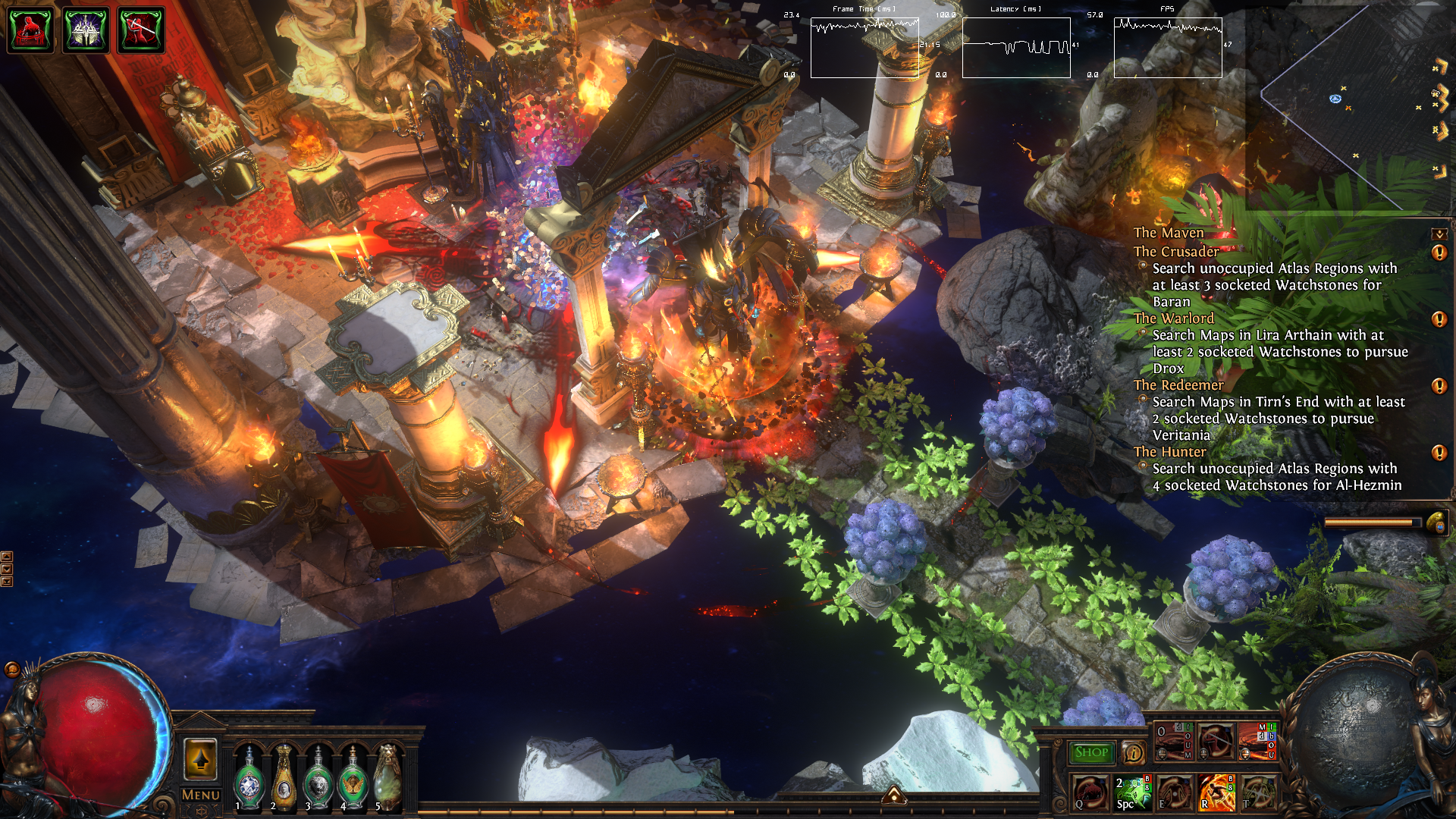Select the Q skill slot
The height and width of the screenshot is (819, 1456).
coord(1090,792)
